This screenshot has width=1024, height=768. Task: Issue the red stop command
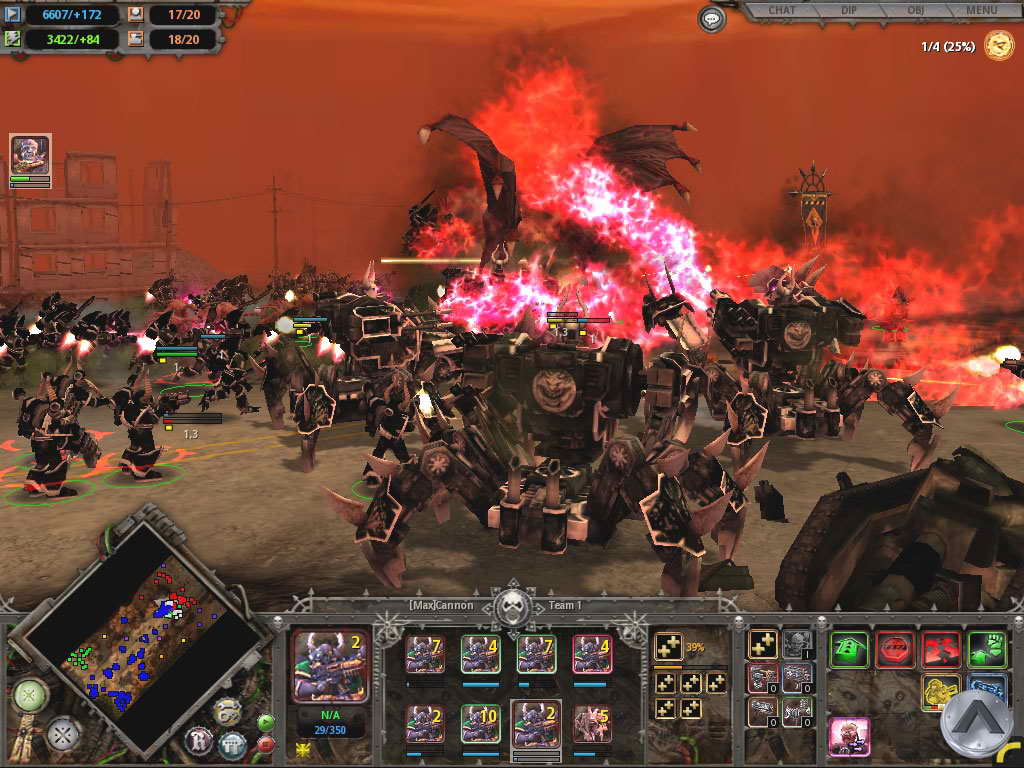pyautogui.click(x=894, y=649)
